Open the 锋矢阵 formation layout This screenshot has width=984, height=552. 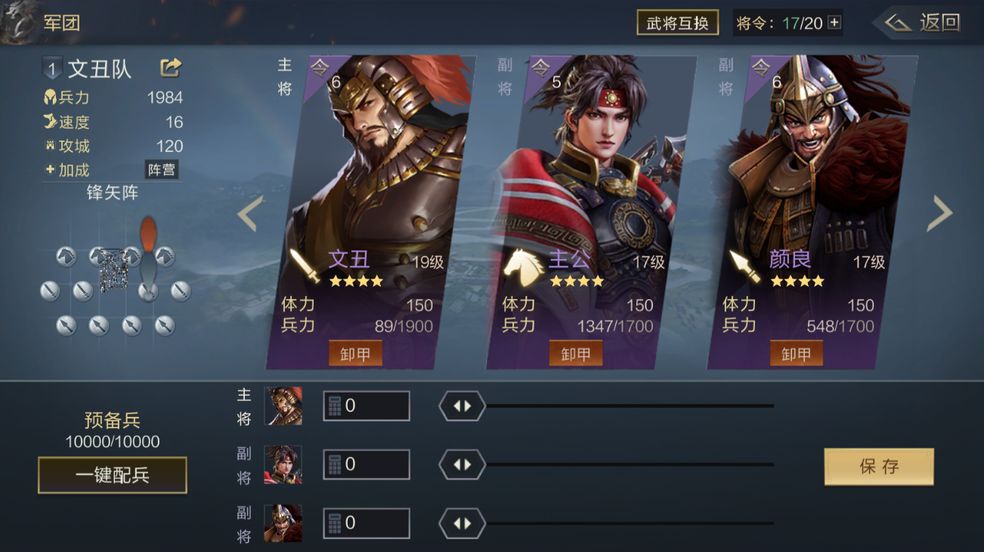pos(113,282)
